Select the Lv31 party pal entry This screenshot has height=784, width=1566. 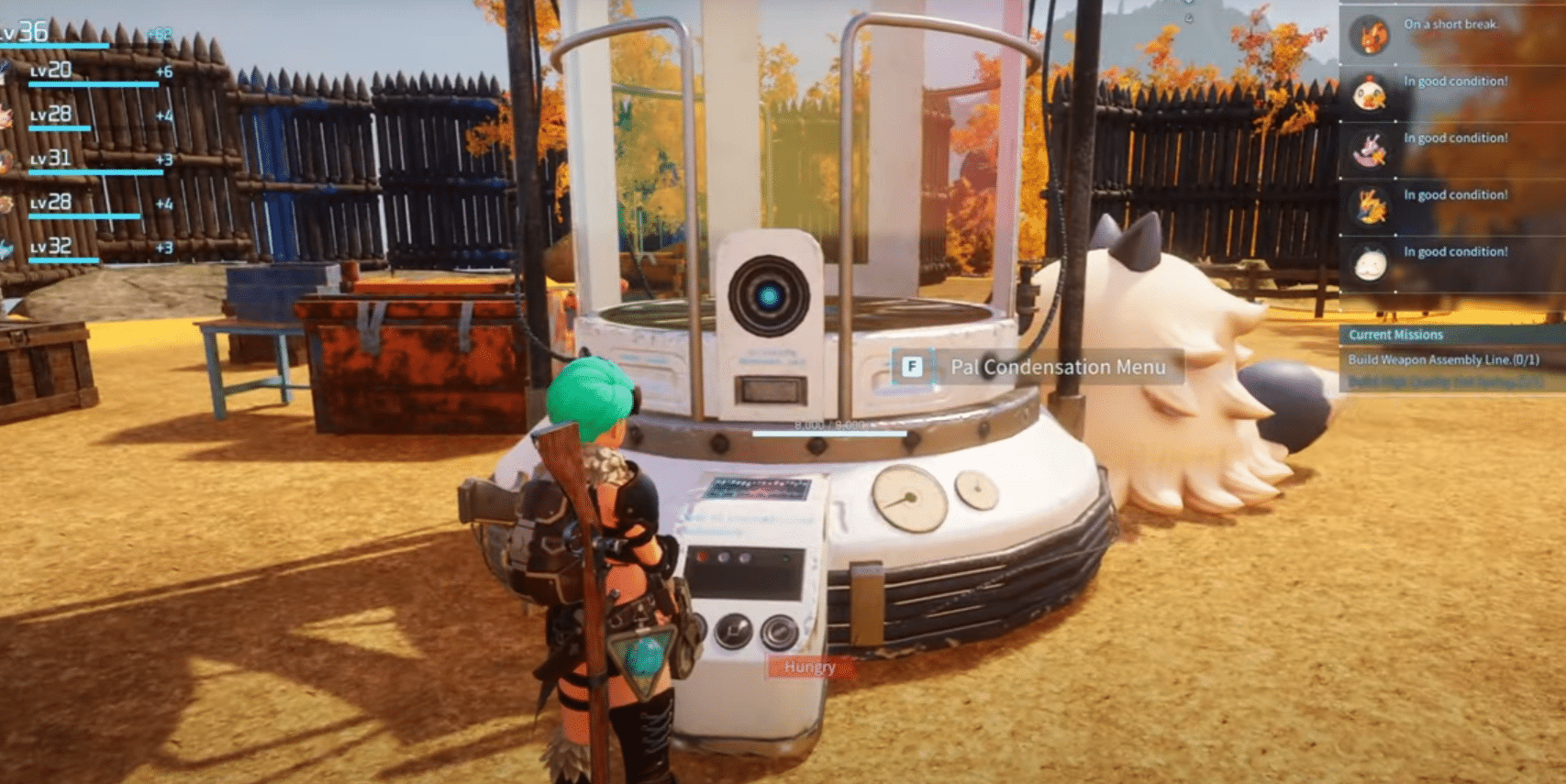pyautogui.click(x=51, y=160)
